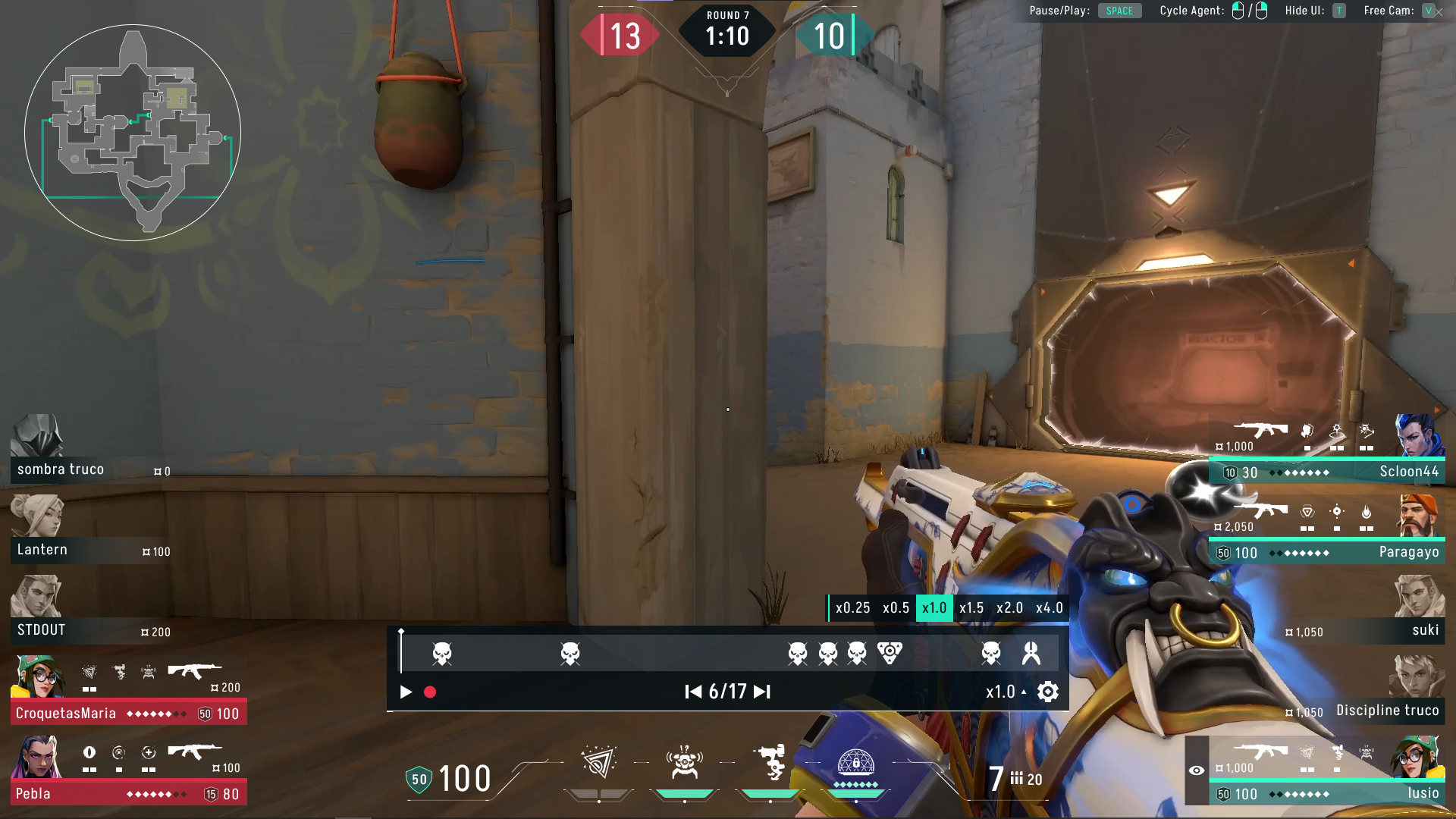This screenshot has height=819, width=1456.
Task: Toggle the x2.0 playback speed
Action: click(1011, 607)
